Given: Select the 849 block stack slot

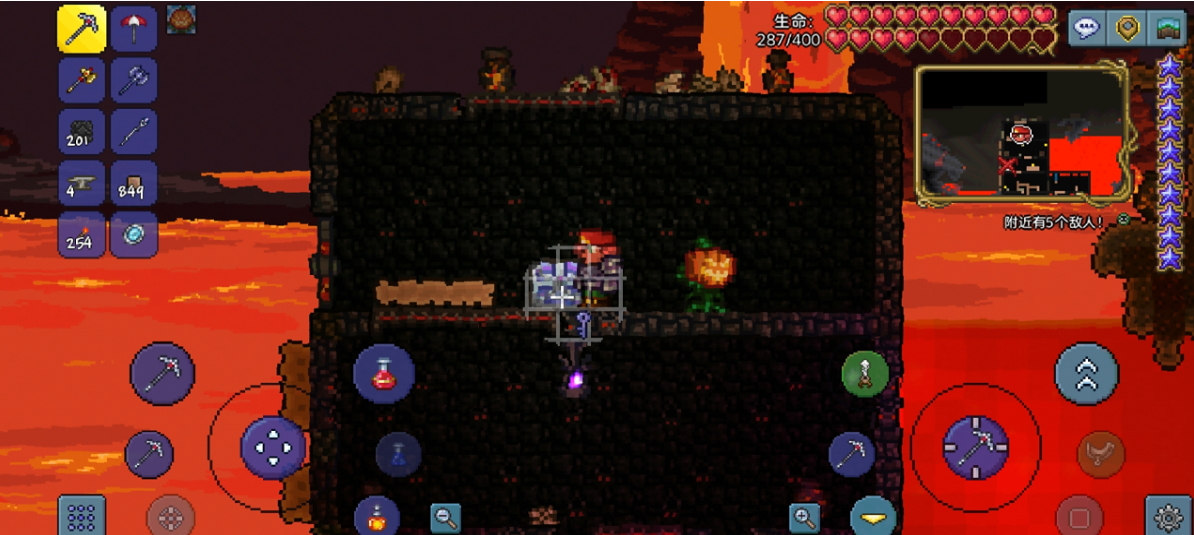Looking at the screenshot, I should (x=134, y=184).
